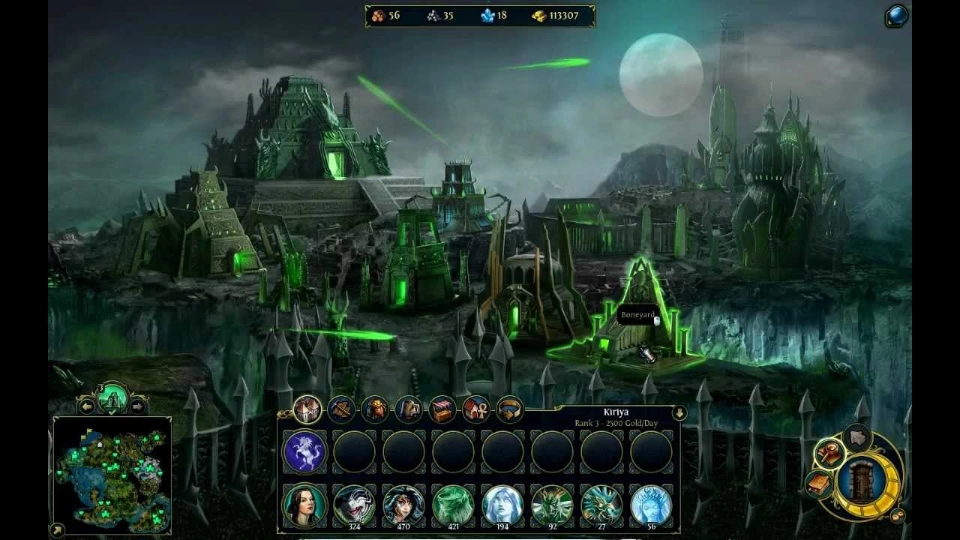Select the icy blue stack of 56

651,504
